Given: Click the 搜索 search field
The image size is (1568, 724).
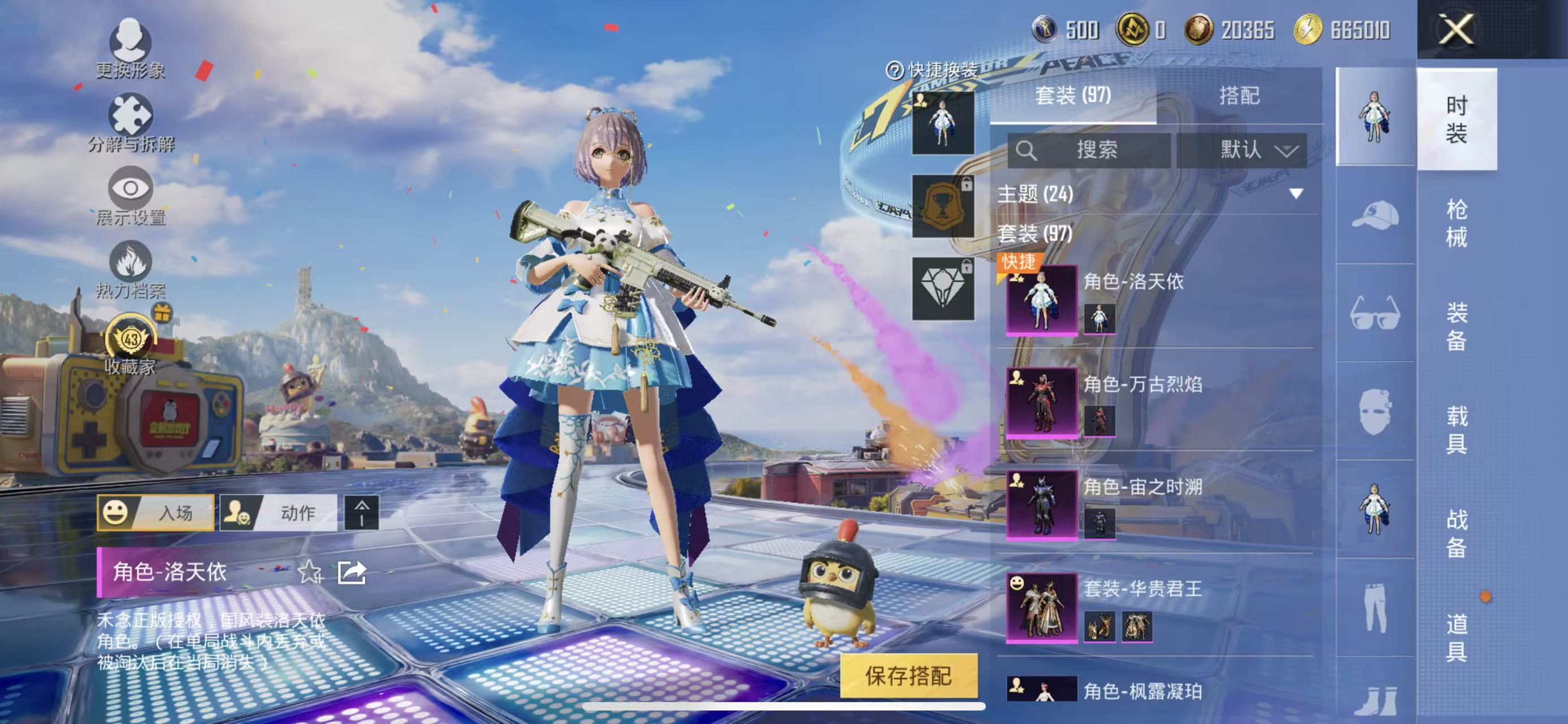Looking at the screenshot, I should click(x=1089, y=150).
